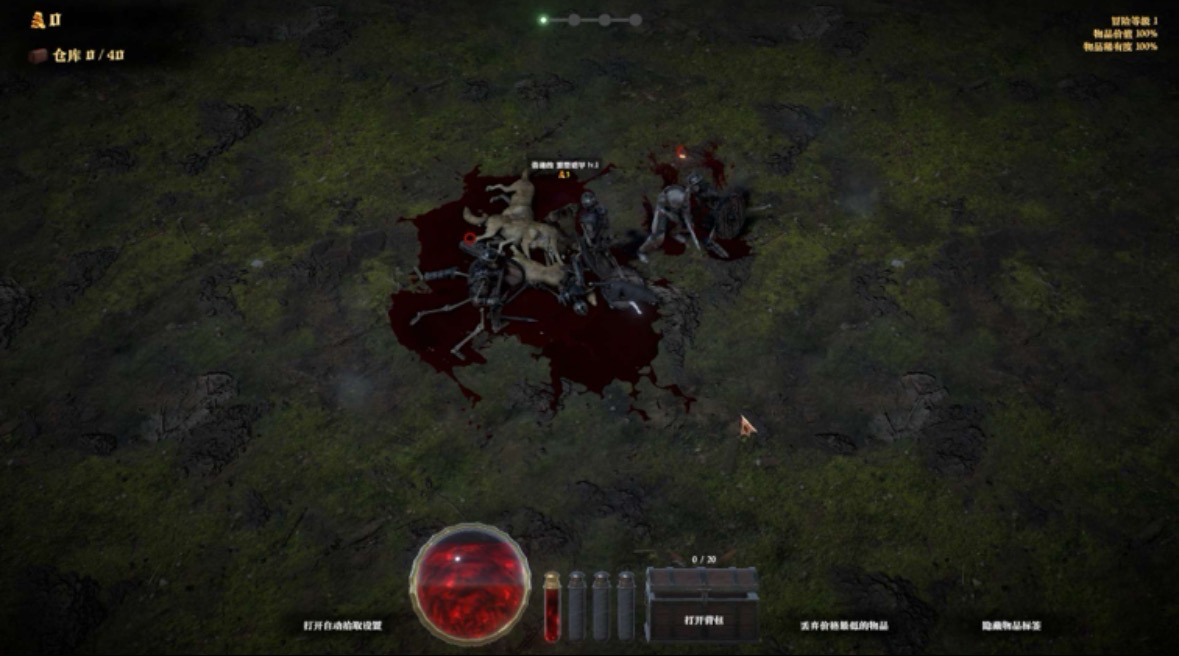Hide item labels (隐藏物品标签)
This screenshot has width=1179, height=656.
click(1011, 625)
